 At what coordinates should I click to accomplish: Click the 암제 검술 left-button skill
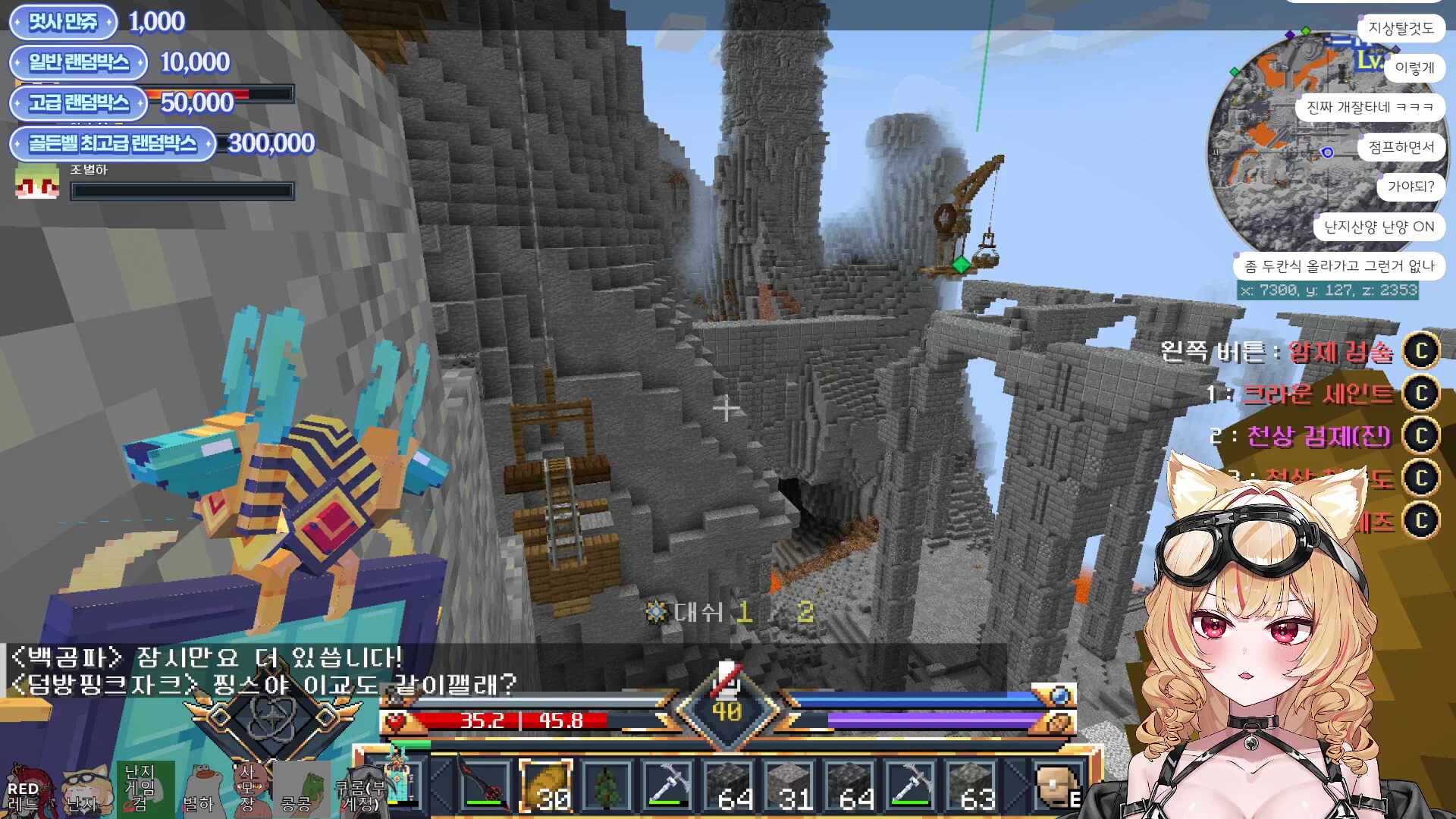point(1341,351)
